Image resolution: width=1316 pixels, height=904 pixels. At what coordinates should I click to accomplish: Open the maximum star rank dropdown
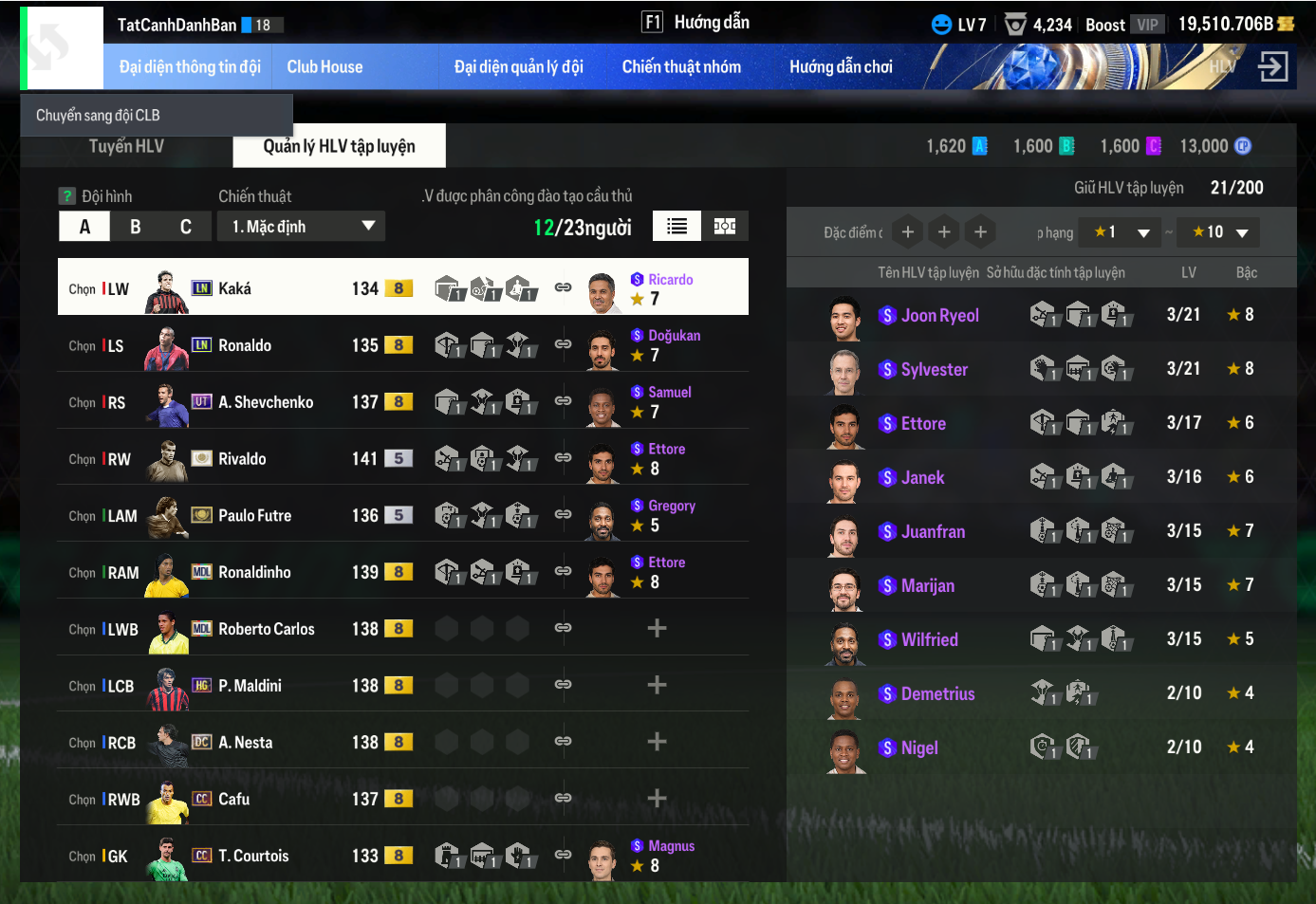(1220, 232)
